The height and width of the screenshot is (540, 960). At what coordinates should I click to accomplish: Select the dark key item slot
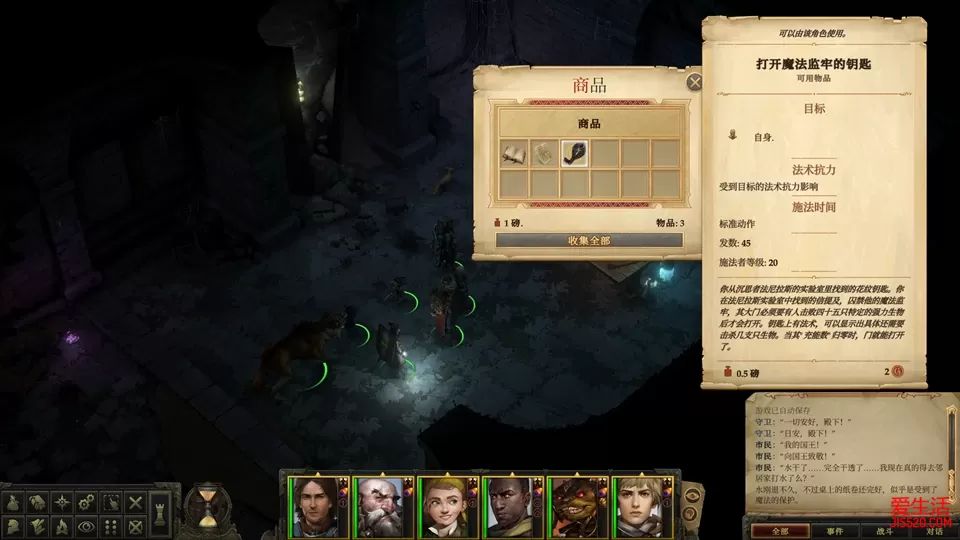[575, 153]
